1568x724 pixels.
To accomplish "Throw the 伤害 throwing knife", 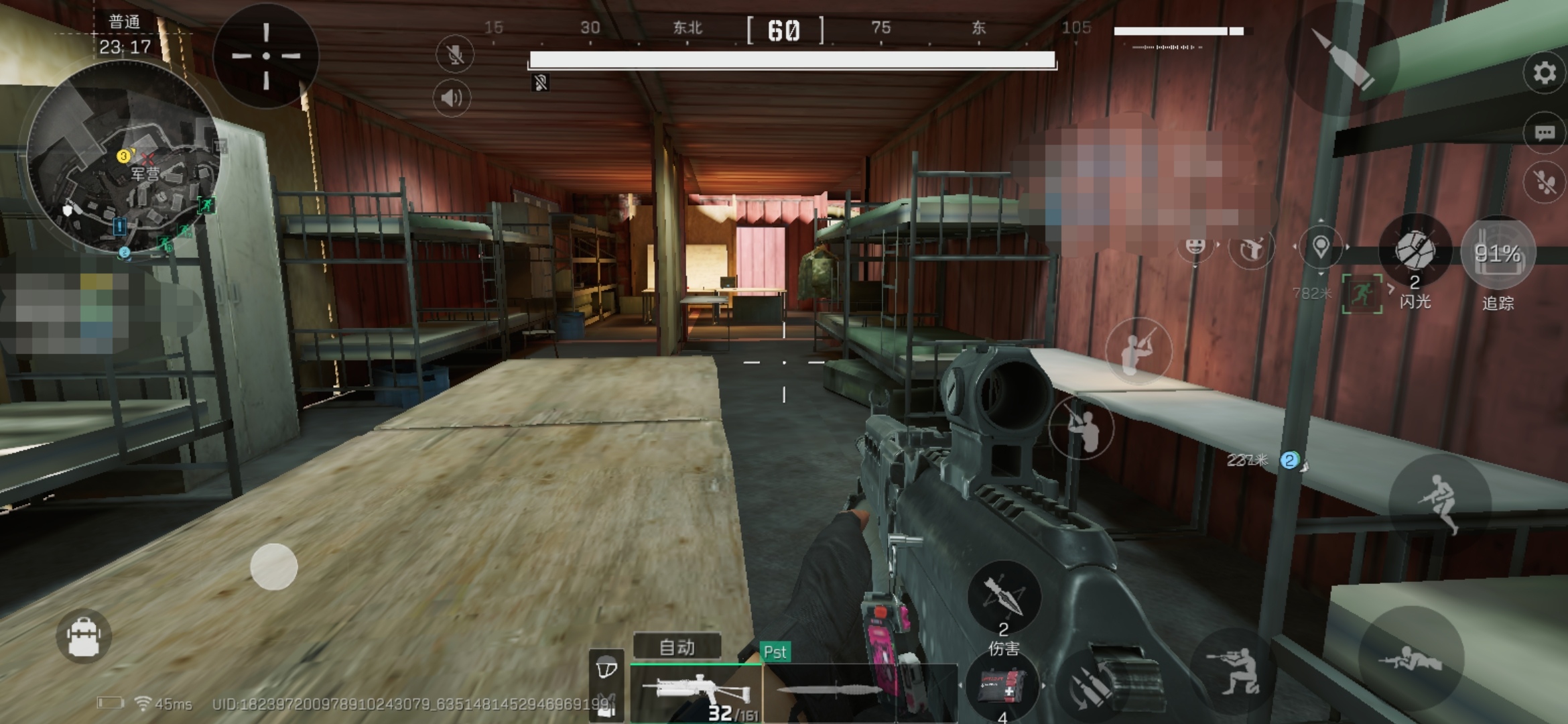I will [x=1003, y=597].
